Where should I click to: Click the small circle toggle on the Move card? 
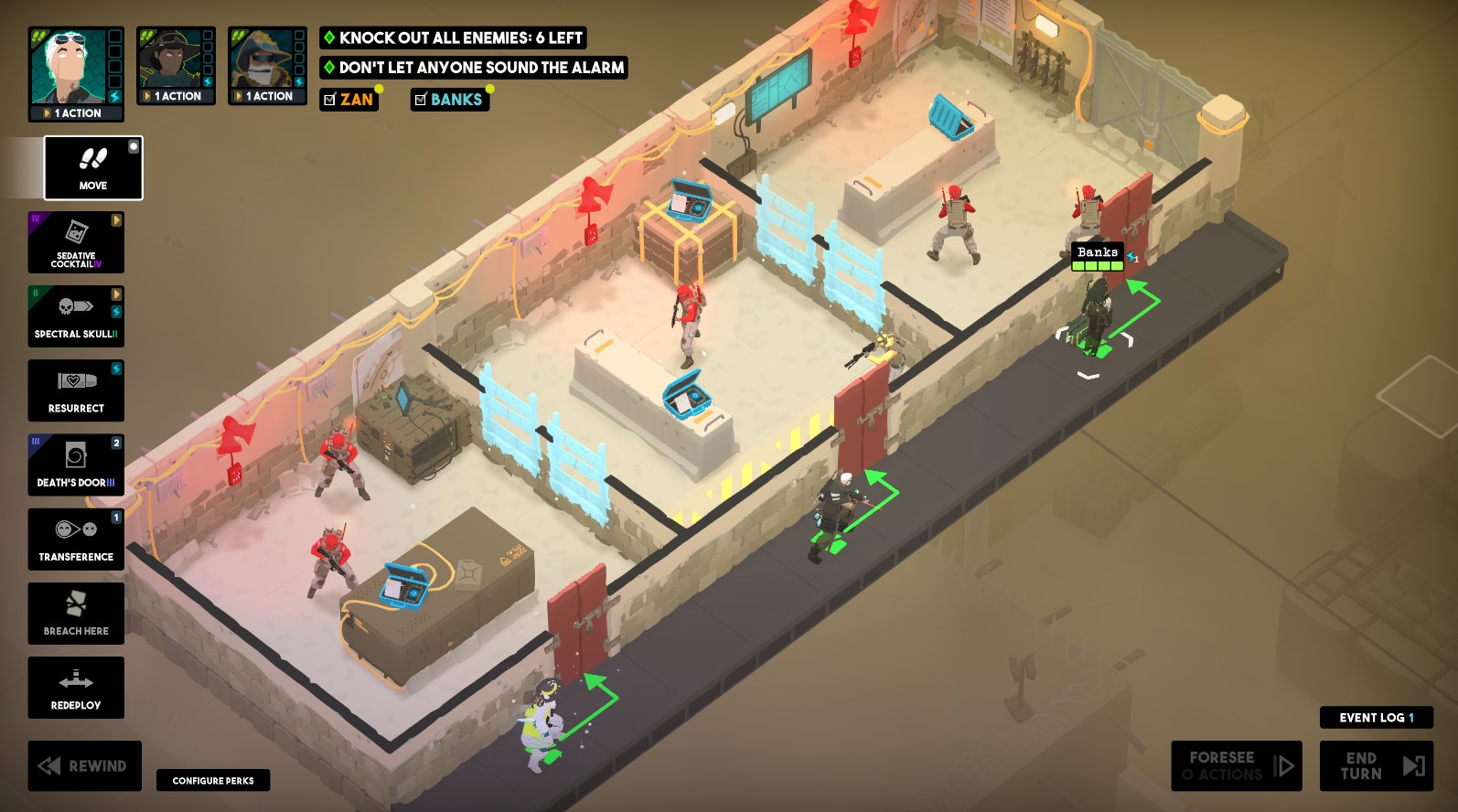[x=135, y=147]
